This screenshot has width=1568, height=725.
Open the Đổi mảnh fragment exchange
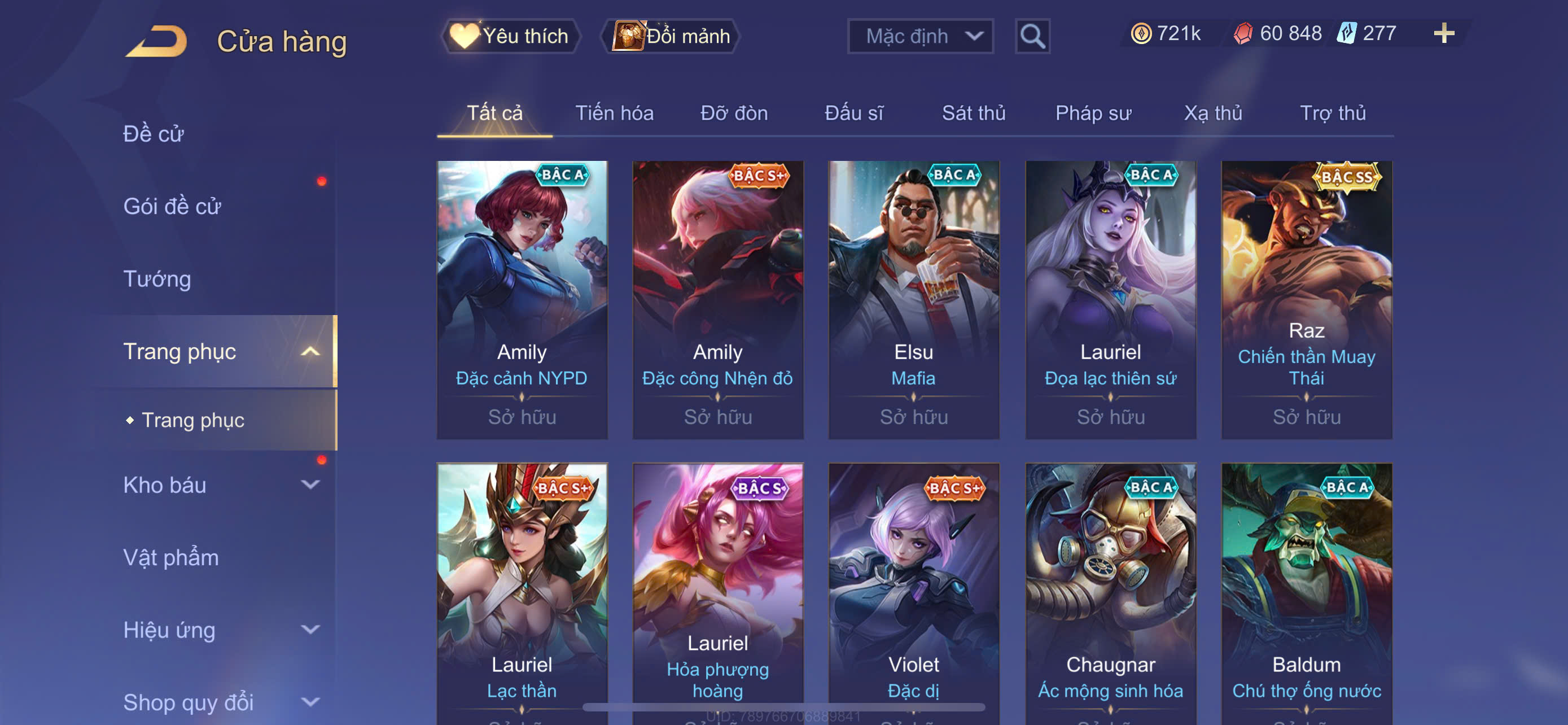click(x=671, y=36)
